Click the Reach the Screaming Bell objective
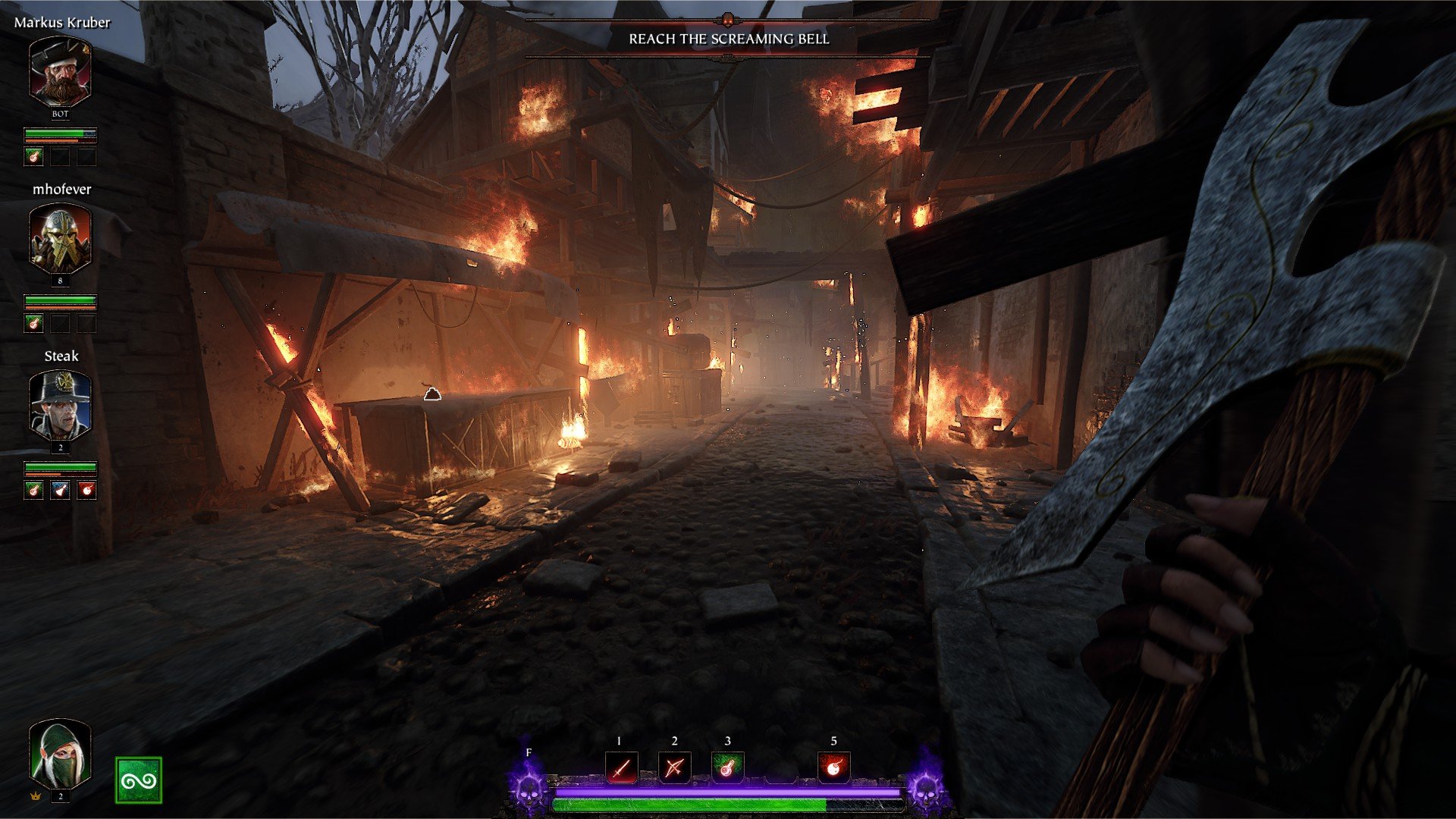 [x=729, y=39]
